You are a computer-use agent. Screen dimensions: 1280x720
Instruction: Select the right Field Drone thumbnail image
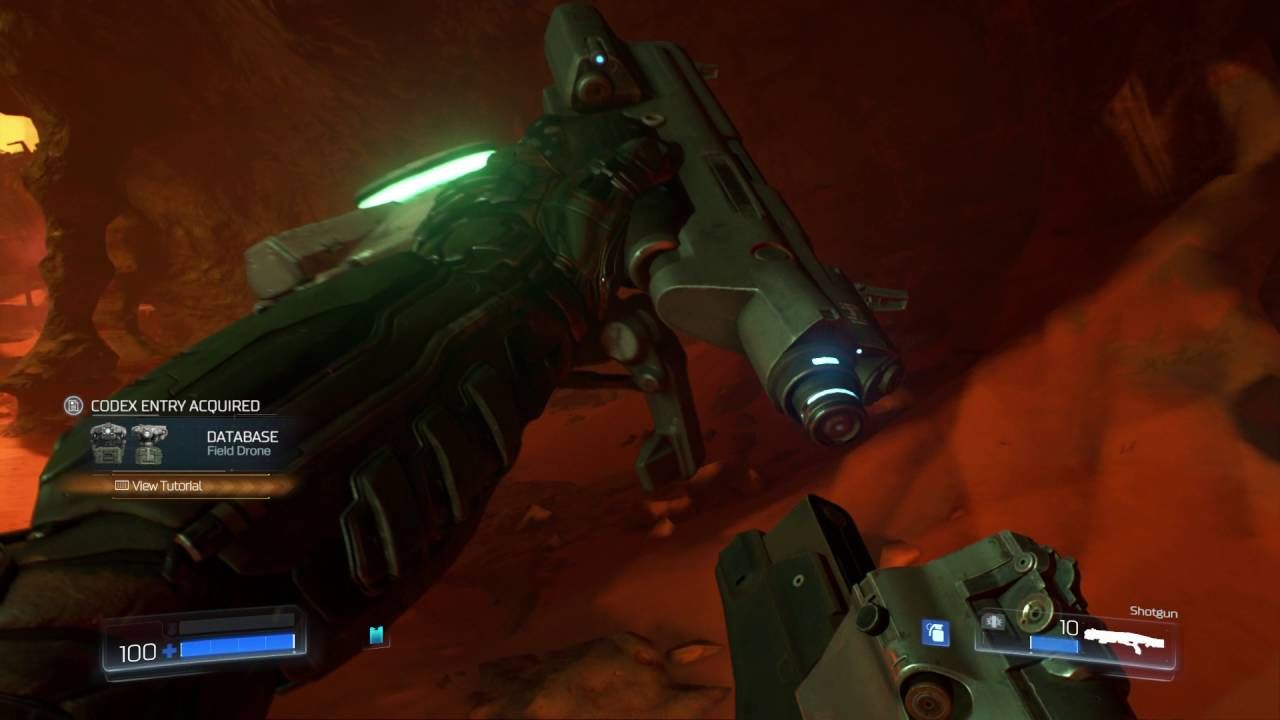(150, 445)
